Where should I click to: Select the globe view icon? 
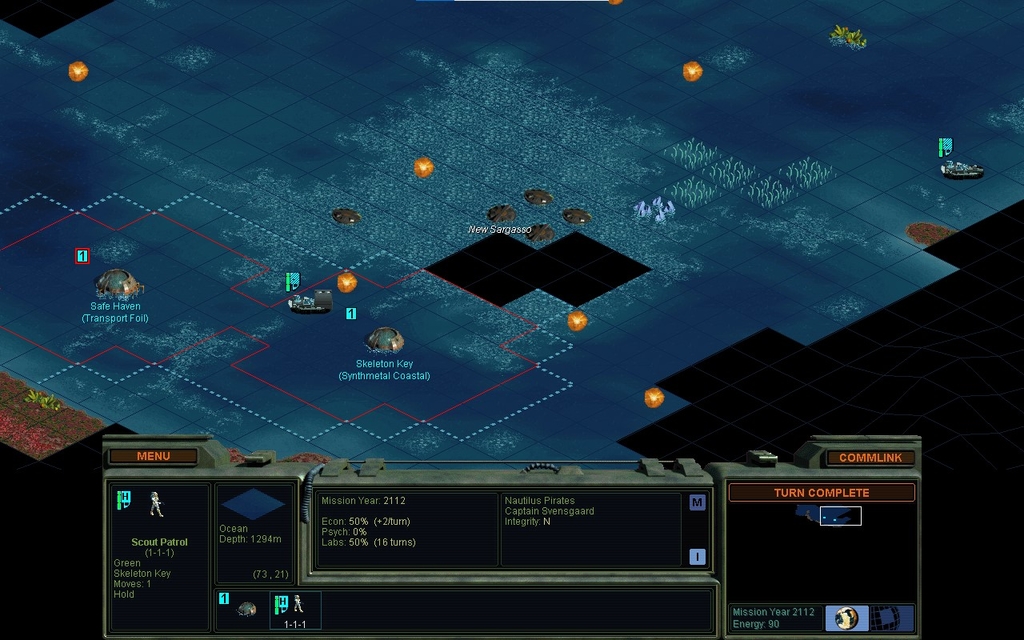click(x=846, y=617)
